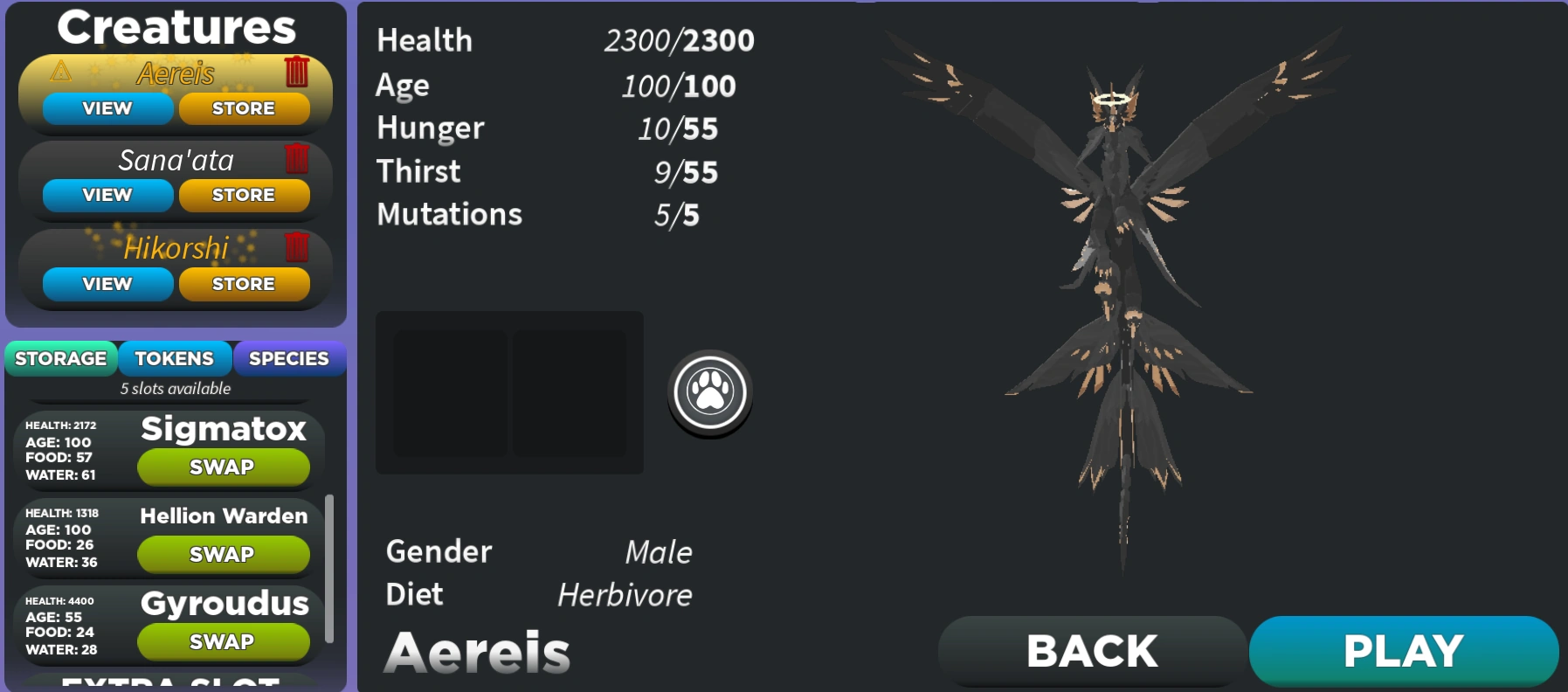Store Sana'ata in storage
The height and width of the screenshot is (692, 1568).
point(244,195)
